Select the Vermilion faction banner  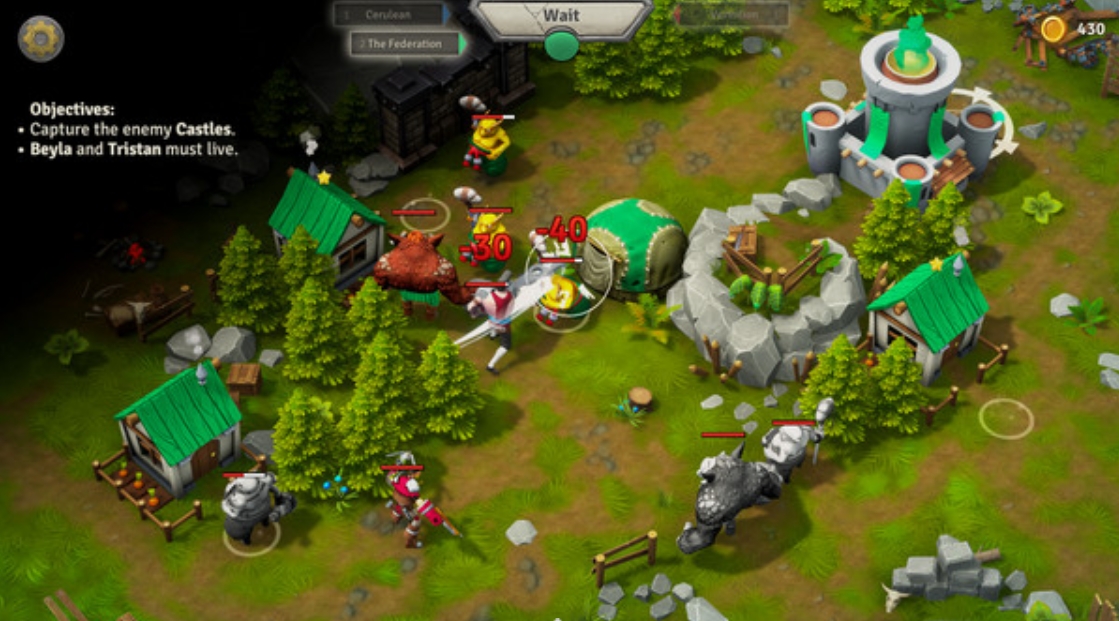(x=732, y=15)
